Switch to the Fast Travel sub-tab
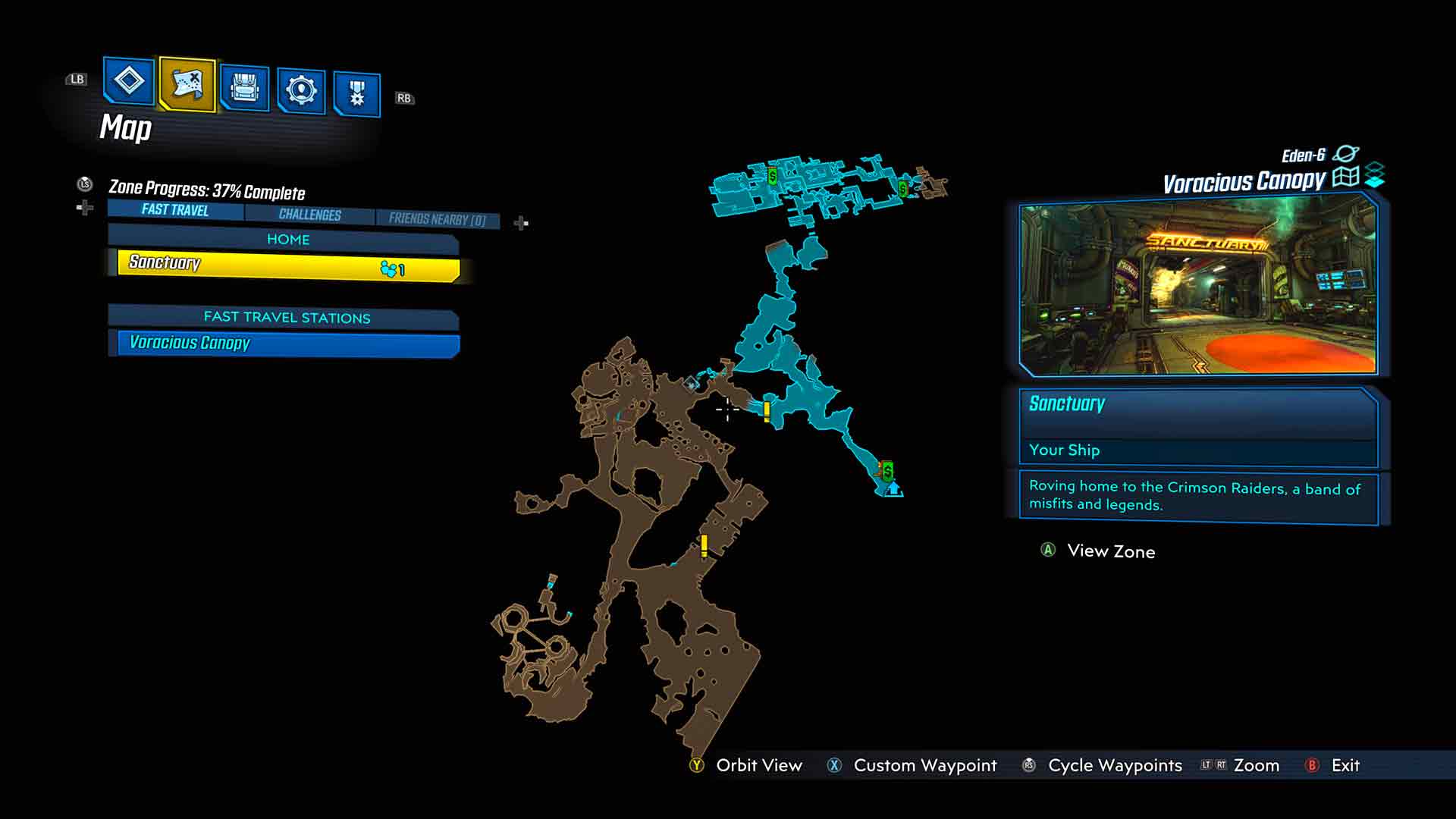This screenshot has height=819, width=1456. coord(175,210)
